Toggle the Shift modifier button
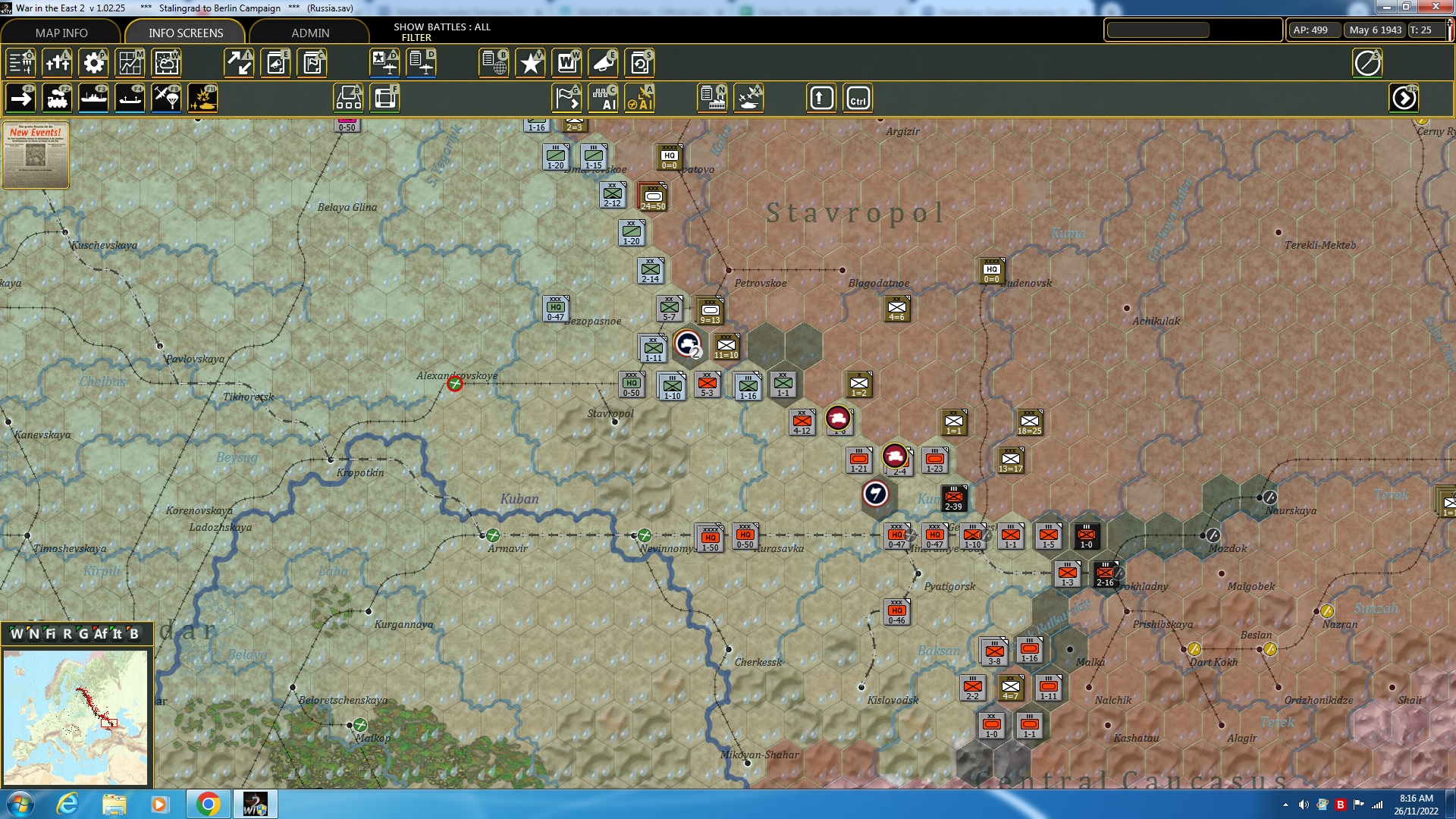Screen dimensions: 1456x819 coord(821,97)
